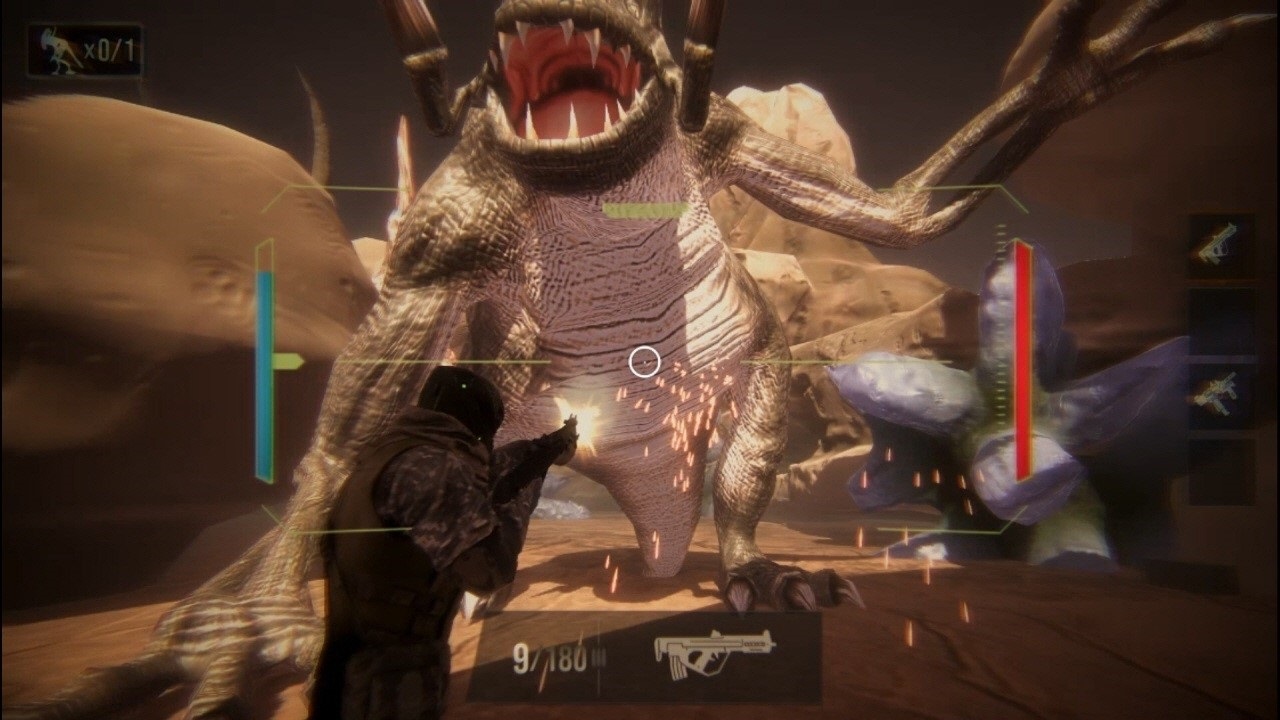Image resolution: width=1280 pixels, height=720 pixels.
Task: Select the creature kill objective tracker
Action: pyautogui.click(x=85, y=52)
